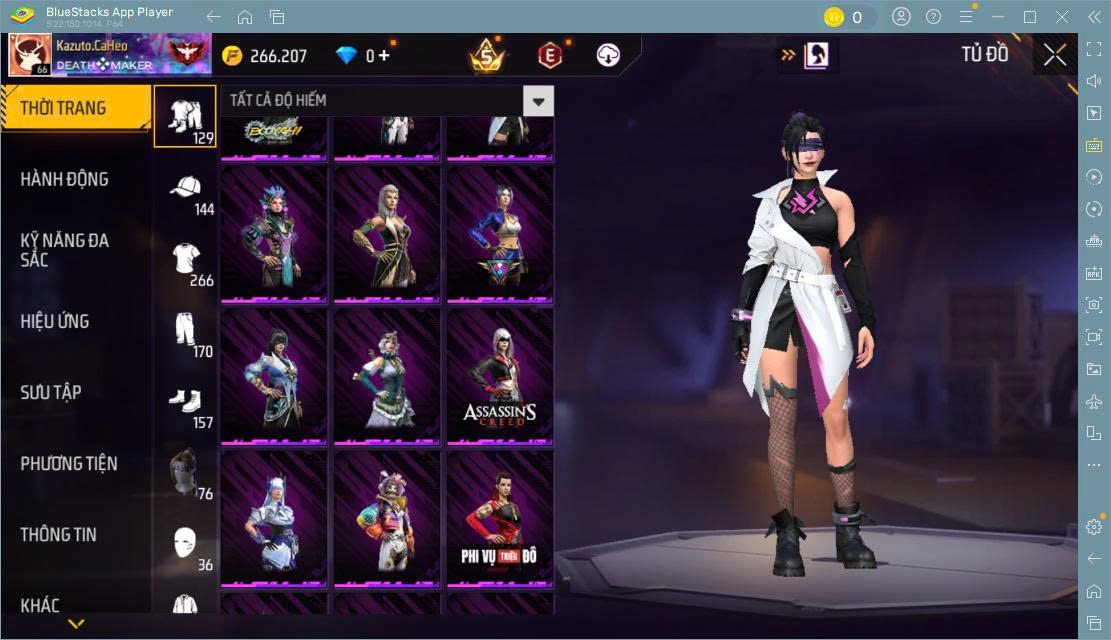Image resolution: width=1111 pixels, height=640 pixels.
Task: Click the diamond currency plus button
Action: pos(383,56)
